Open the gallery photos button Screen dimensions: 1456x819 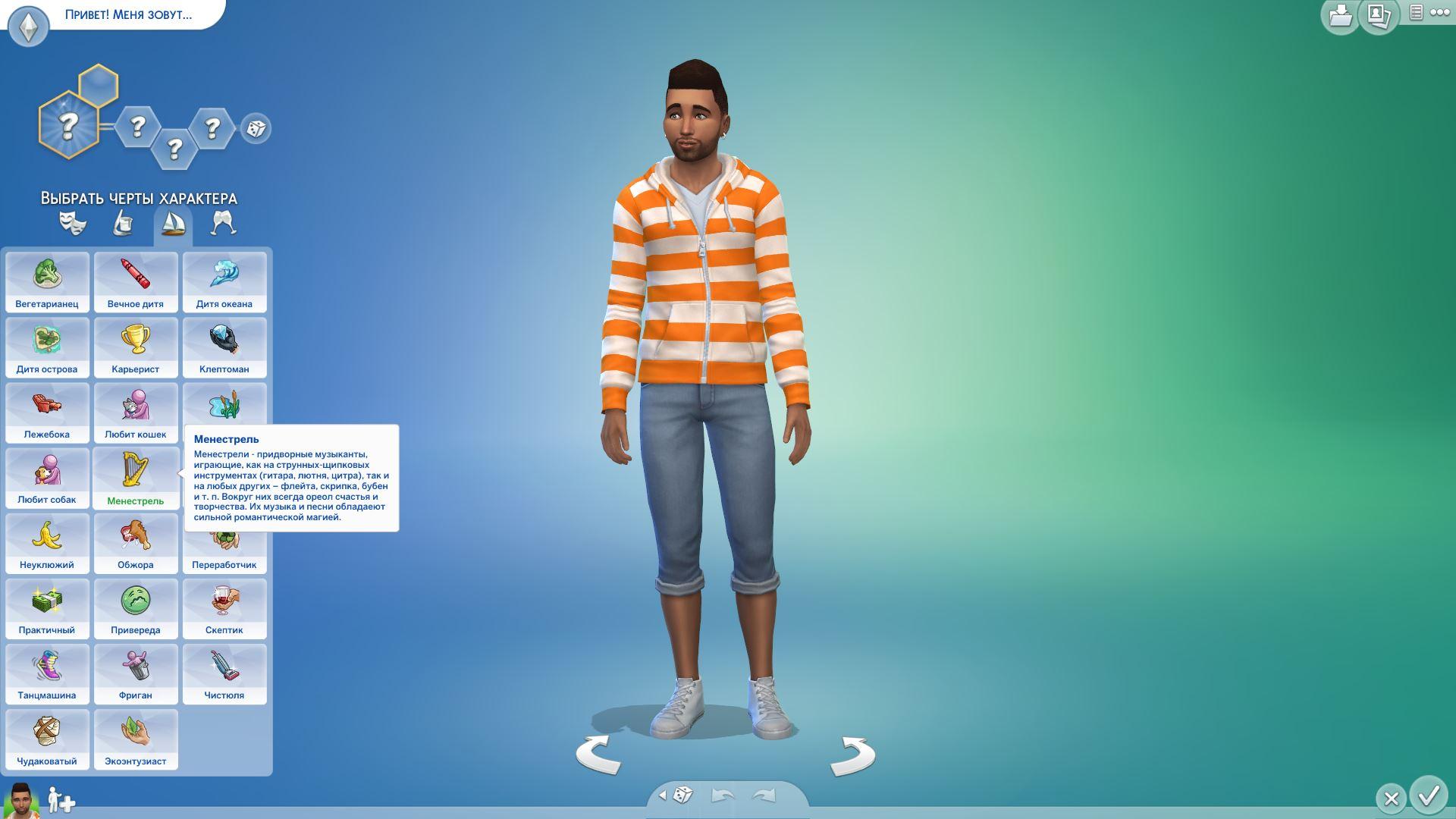[1378, 15]
